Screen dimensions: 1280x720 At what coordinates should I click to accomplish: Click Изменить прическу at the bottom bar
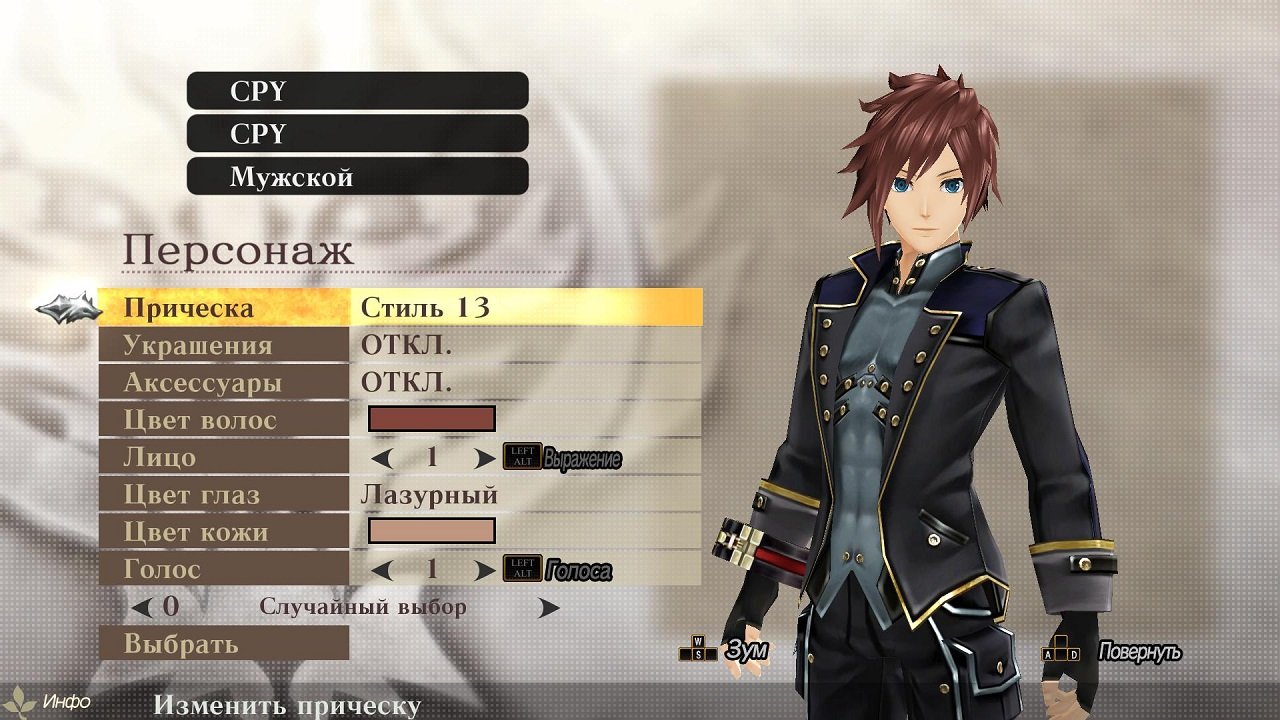[286, 707]
